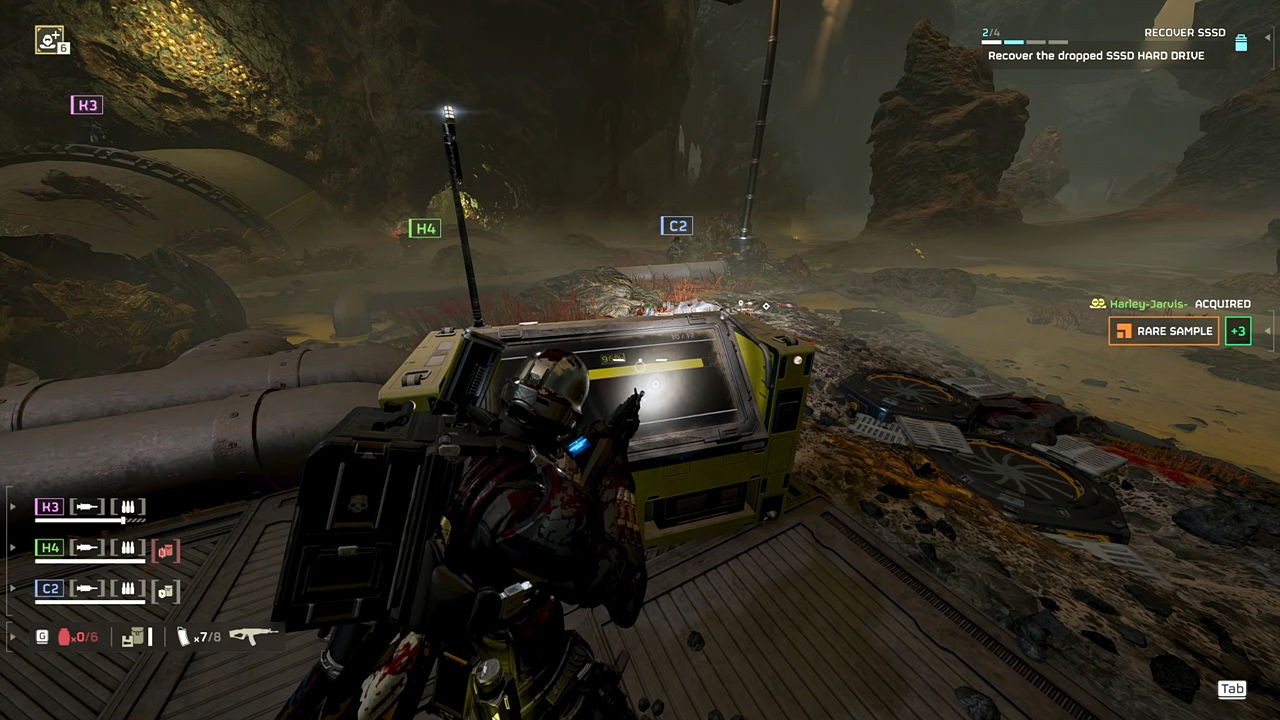
Task: Toggle the G grenade selection indicator
Action: [x=42, y=634]
